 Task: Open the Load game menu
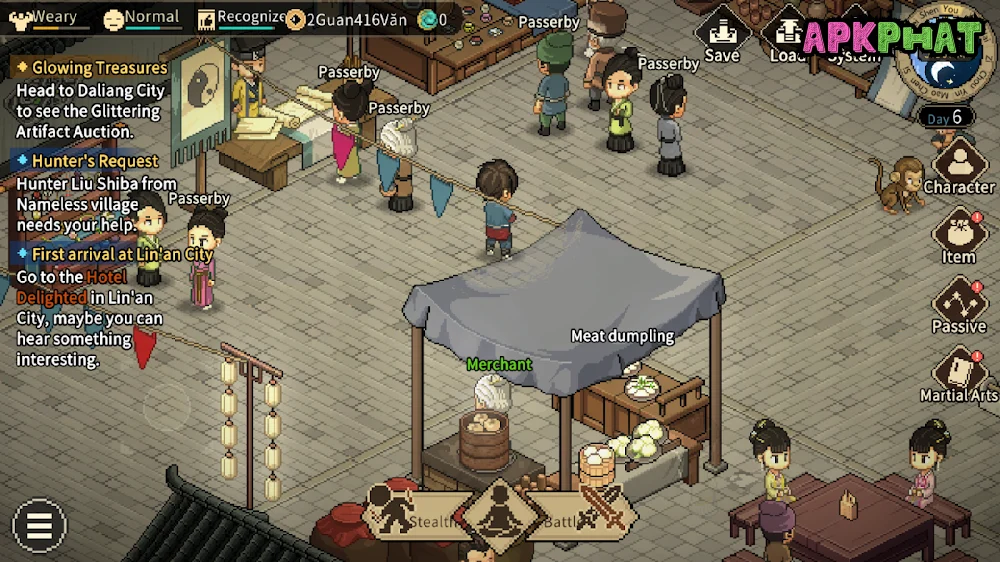(787, 36)
